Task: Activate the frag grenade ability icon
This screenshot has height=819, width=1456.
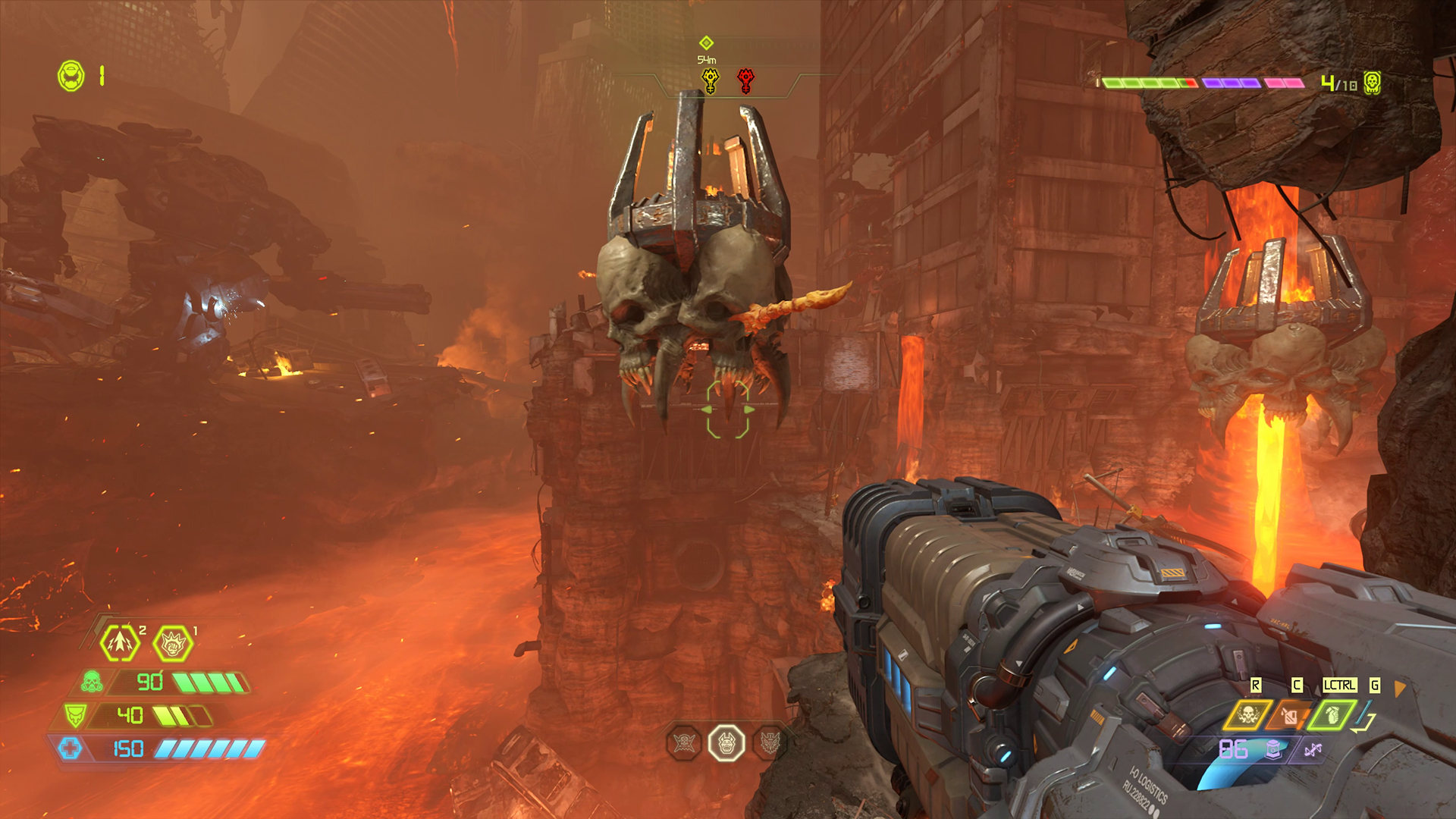Action: click(1332, 715)
